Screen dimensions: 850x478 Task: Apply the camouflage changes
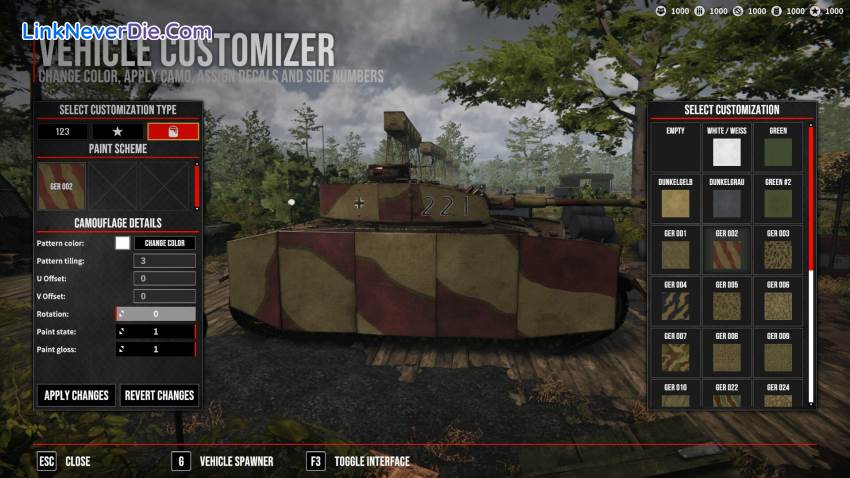pyautogui.click(x=76, y=395)
